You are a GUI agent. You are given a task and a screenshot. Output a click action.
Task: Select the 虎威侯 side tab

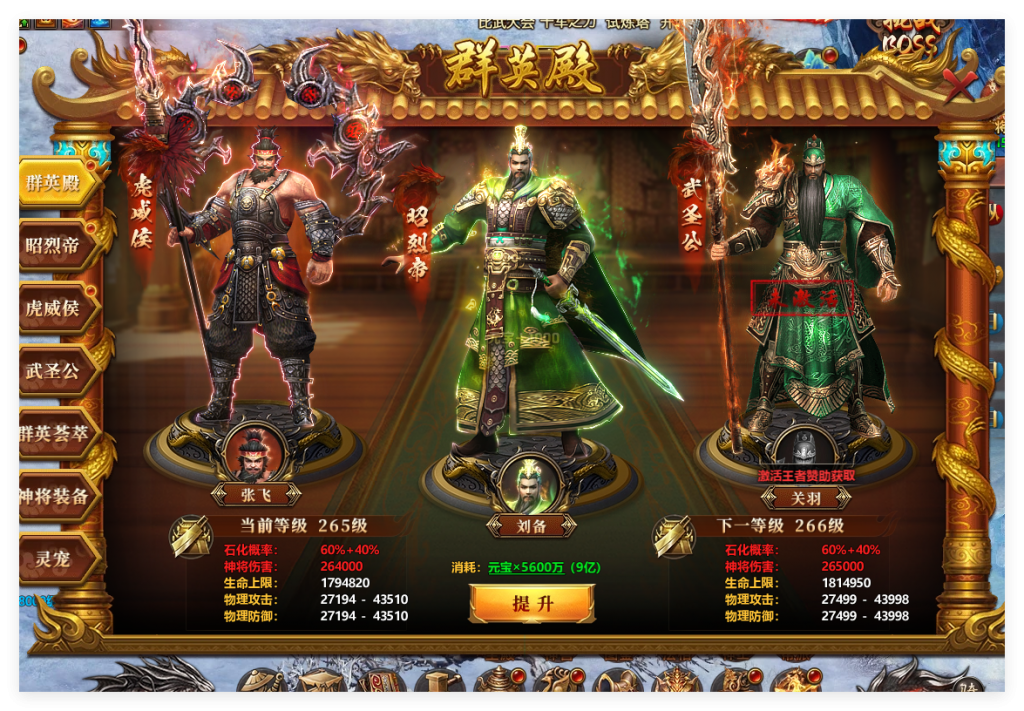click(x=55, y=308)
